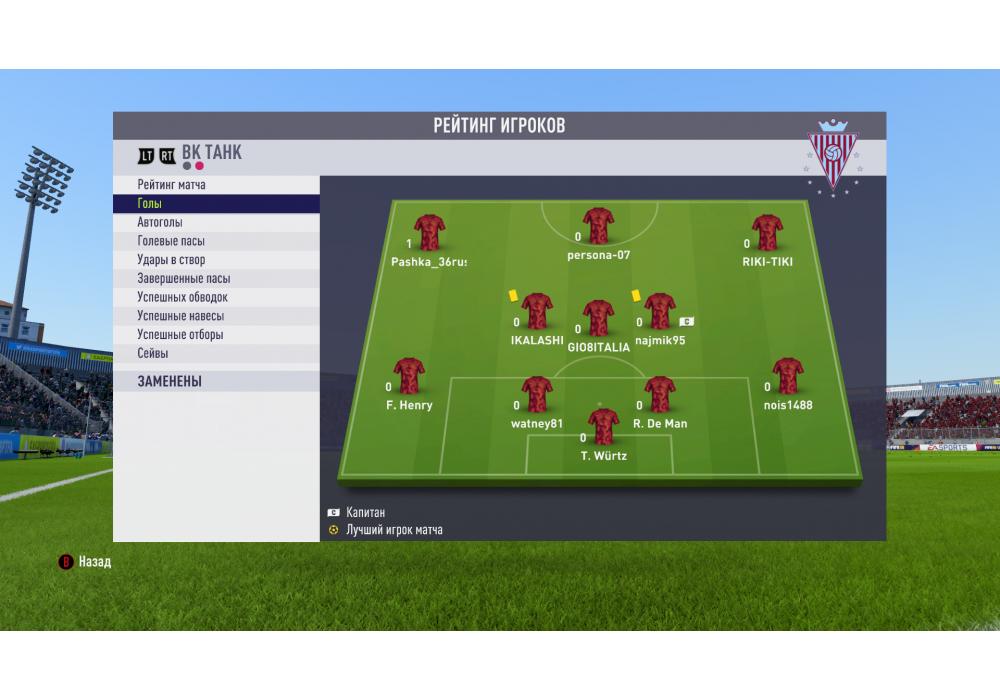Open the ЗАМЕНЕНЫ substitutes section
Image resolution: width=1000 pixels, height=700 pixels.
(x=216, y=381)
